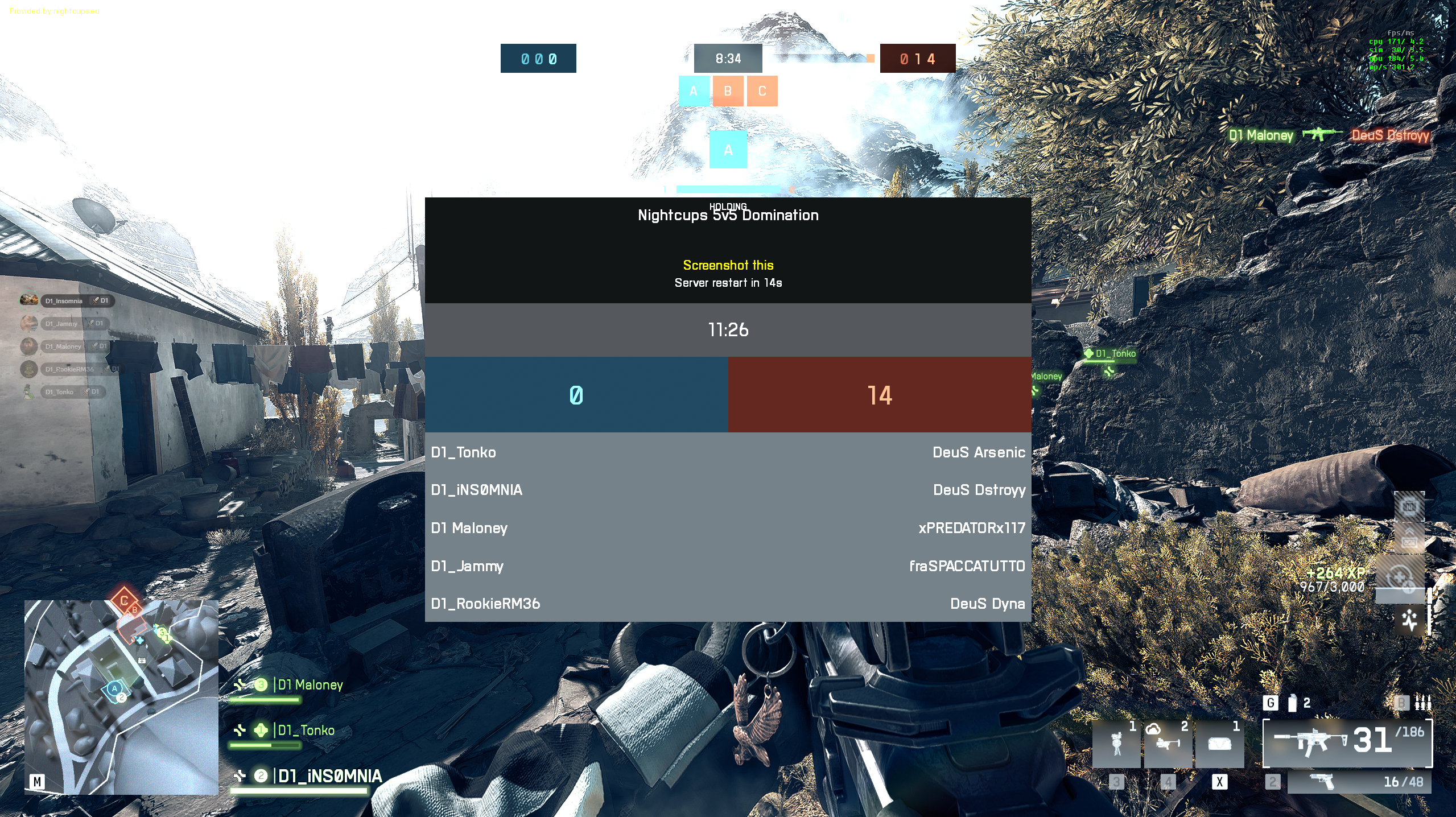Select the sentry turret gadget slot

pyautogui.click(x=1116, y=744)
